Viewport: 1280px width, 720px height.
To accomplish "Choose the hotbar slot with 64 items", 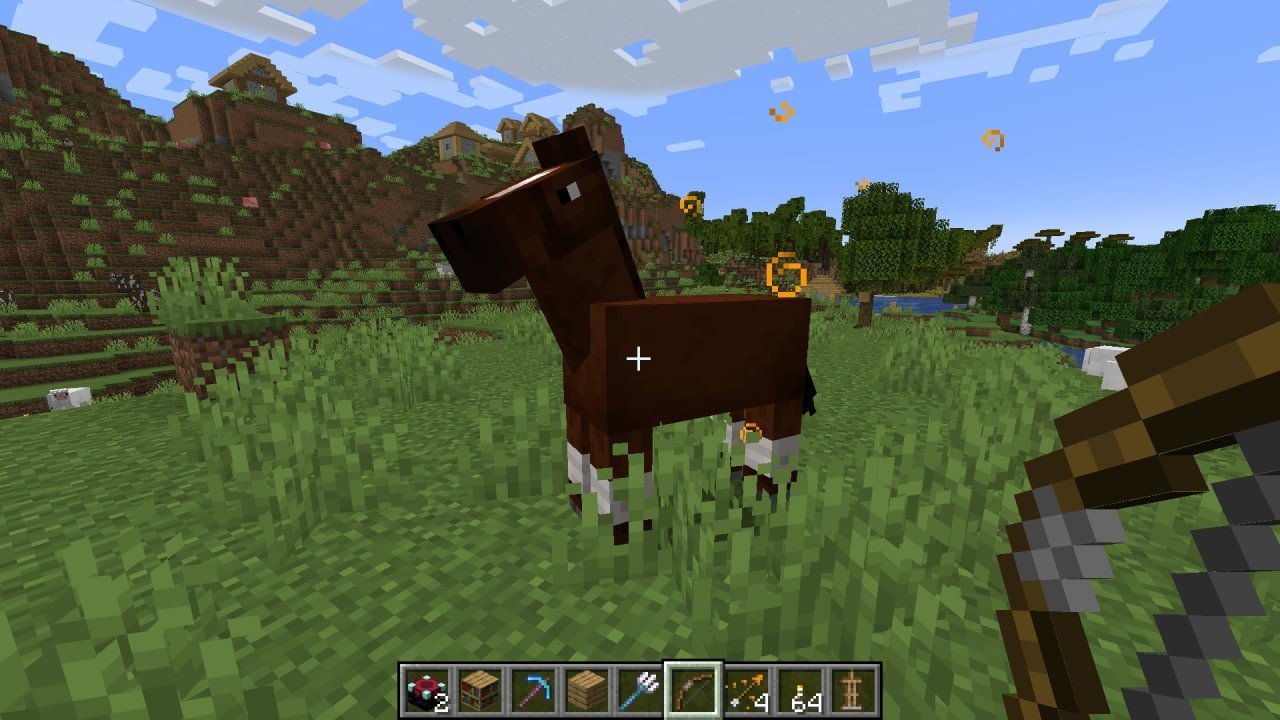I will click(800, 690).
